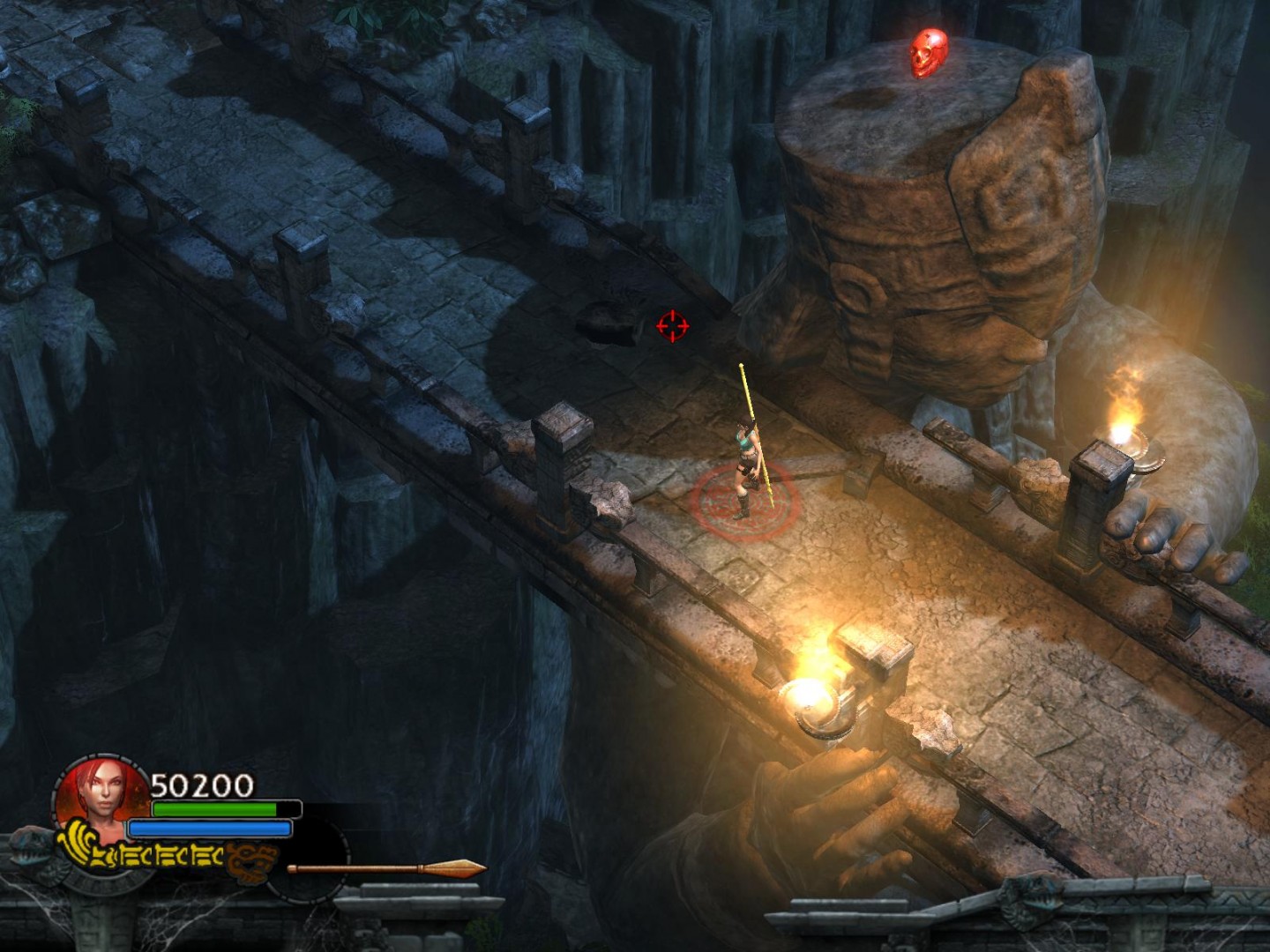Select the golden spear weapon icon

tap(386, 869)
